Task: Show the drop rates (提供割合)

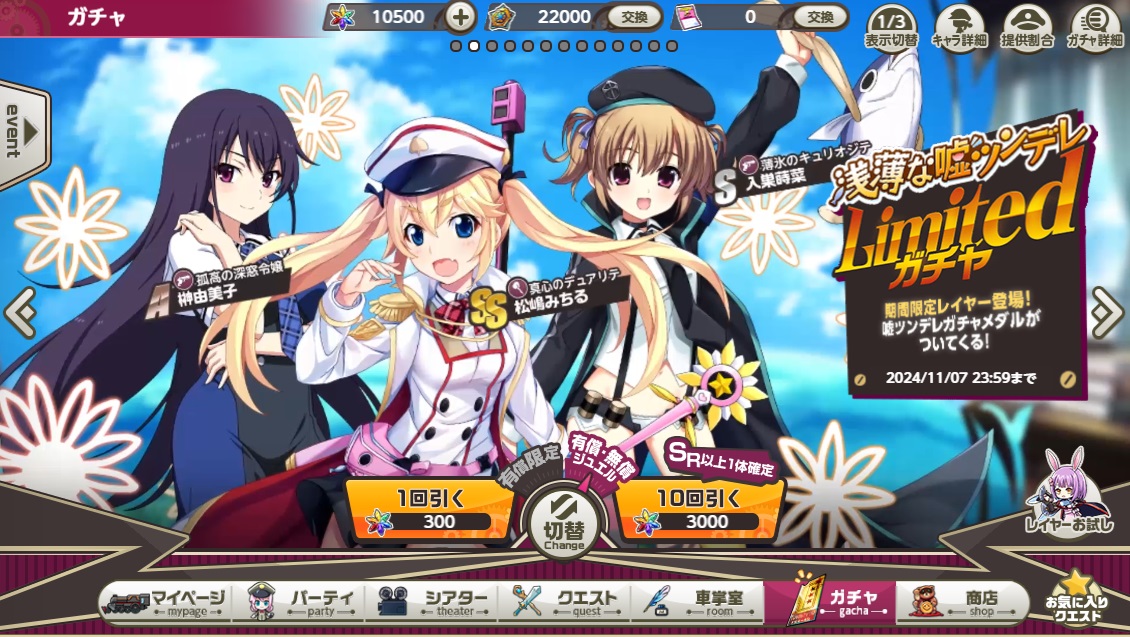Action: pos(1027,27)
